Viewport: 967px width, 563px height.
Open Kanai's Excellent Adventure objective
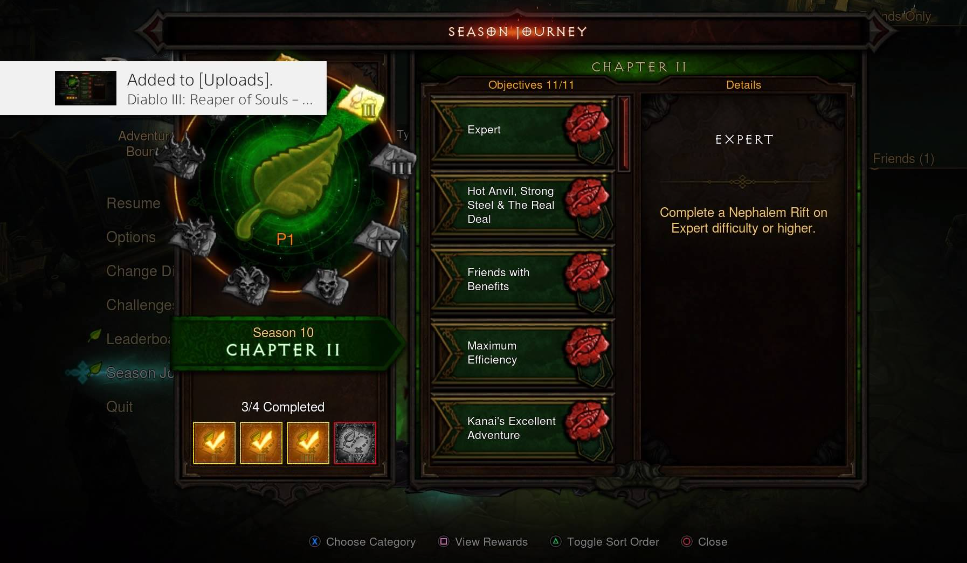pos(522,428)
